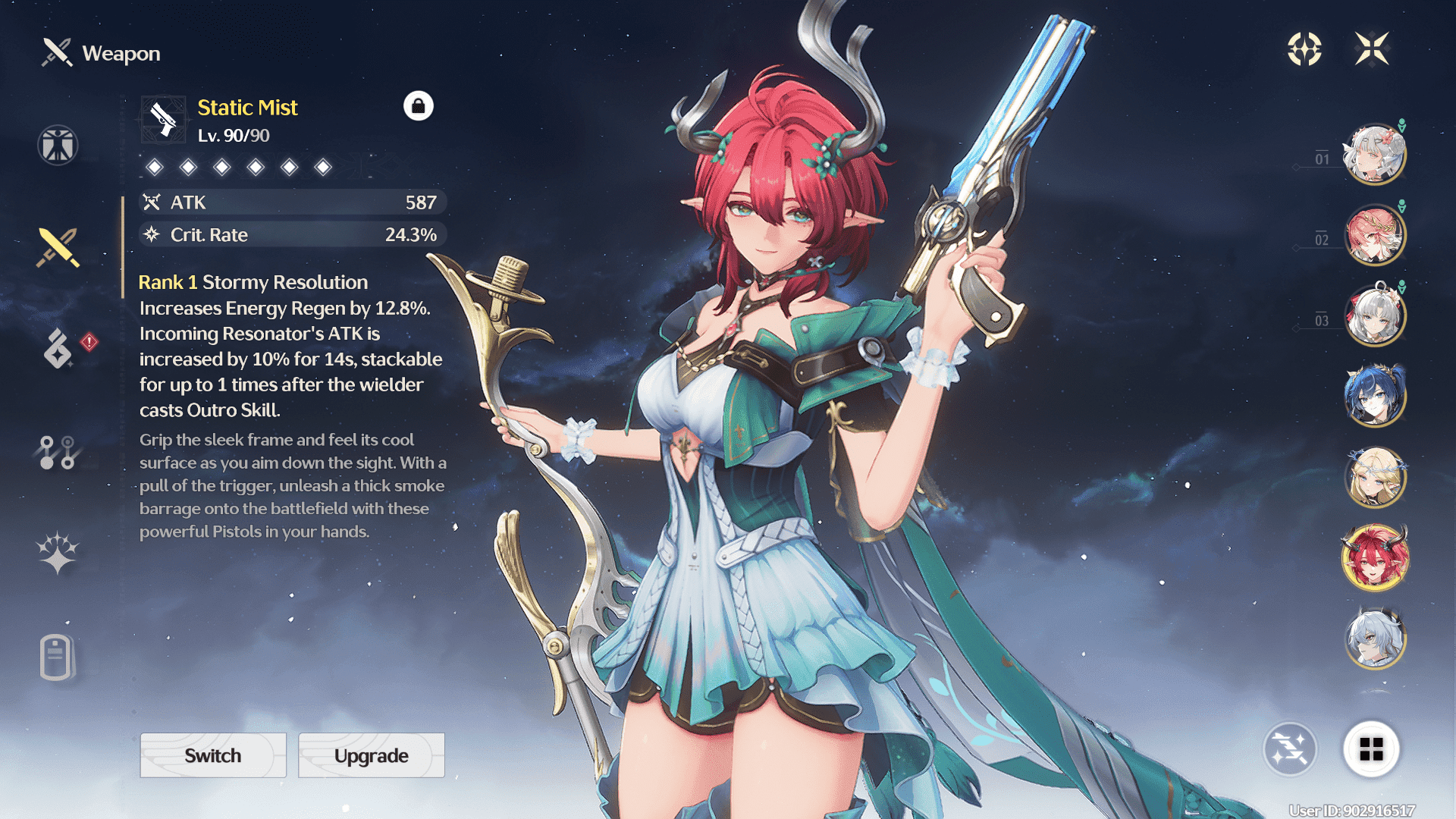Upgrade the Static Mist weapon

click(x=371, y=755)
